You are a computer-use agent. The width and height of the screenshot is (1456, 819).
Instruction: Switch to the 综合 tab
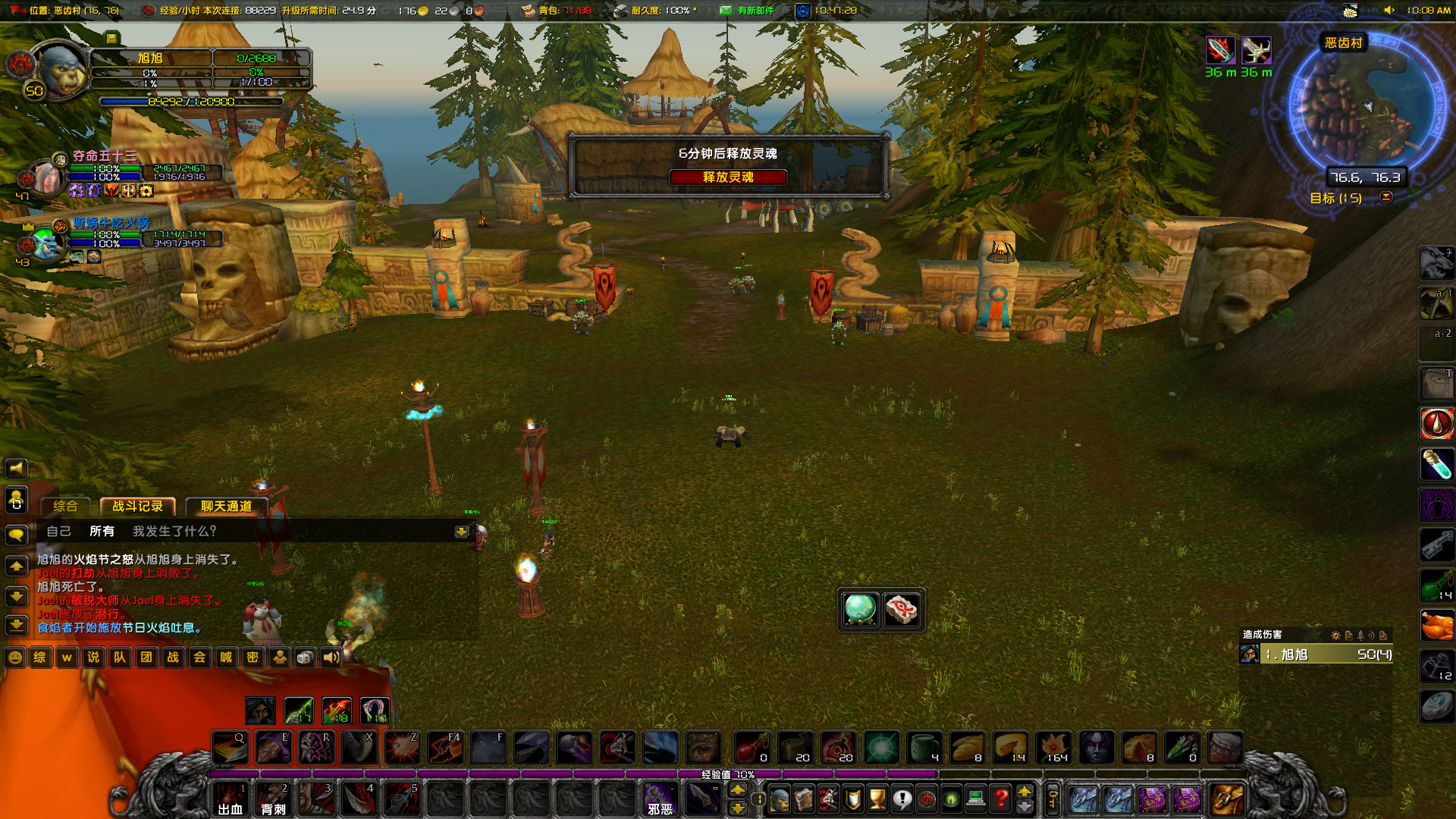click(x=64, y=505)
